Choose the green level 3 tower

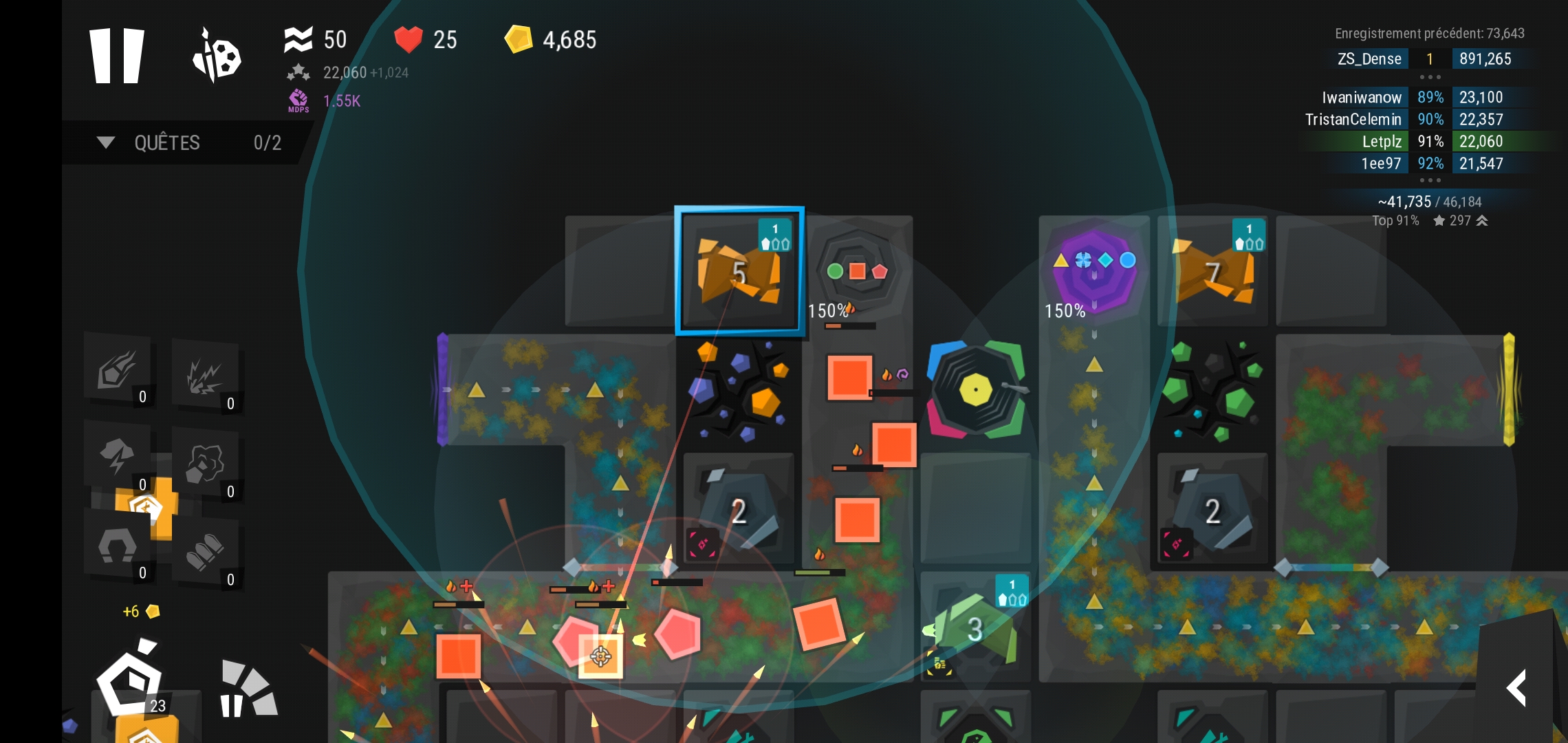[975, 627]
